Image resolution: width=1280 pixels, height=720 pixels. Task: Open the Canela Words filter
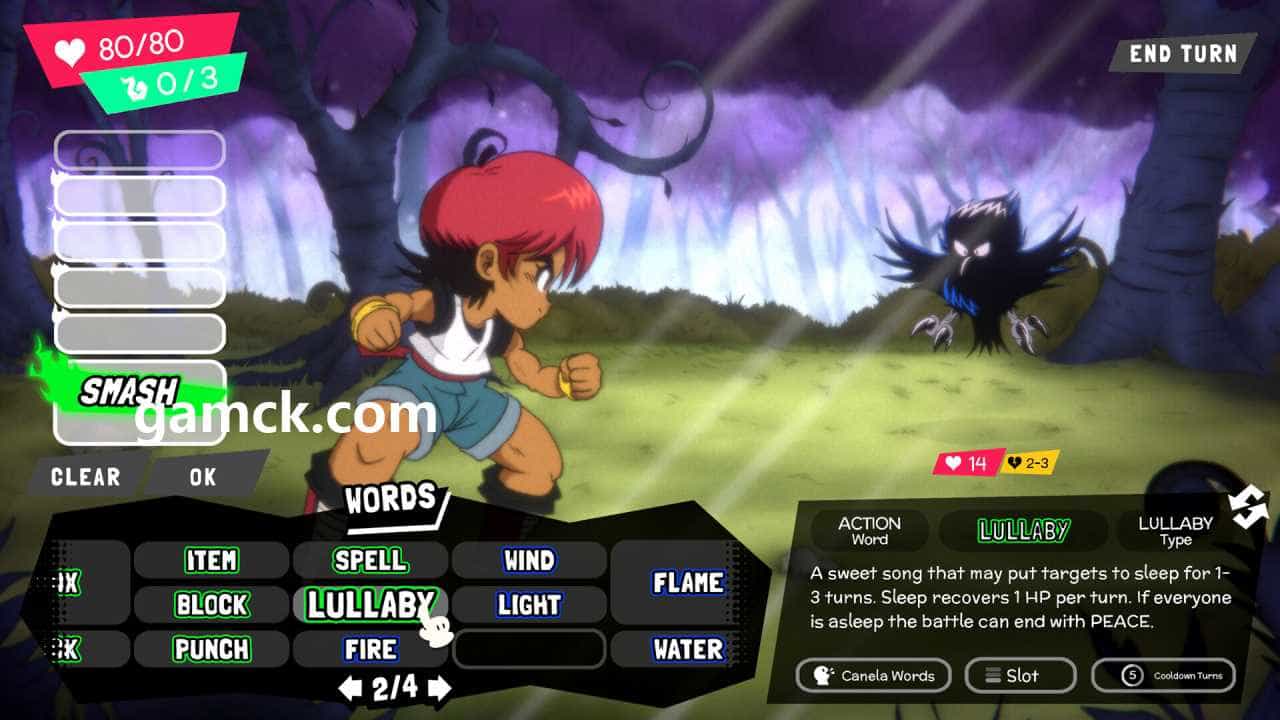coord(874,676)
